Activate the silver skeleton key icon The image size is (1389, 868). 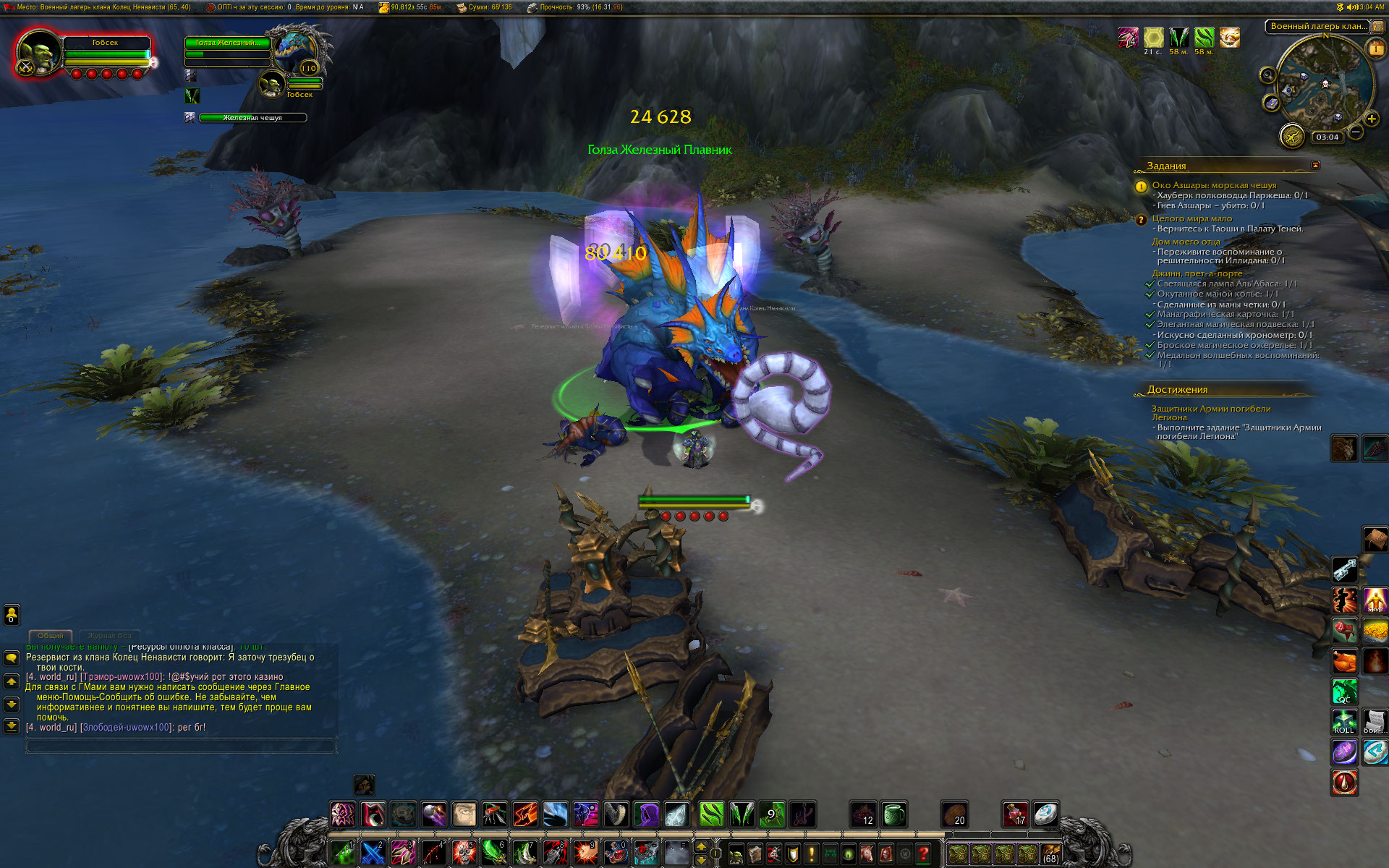click(x=1344, y=569)
